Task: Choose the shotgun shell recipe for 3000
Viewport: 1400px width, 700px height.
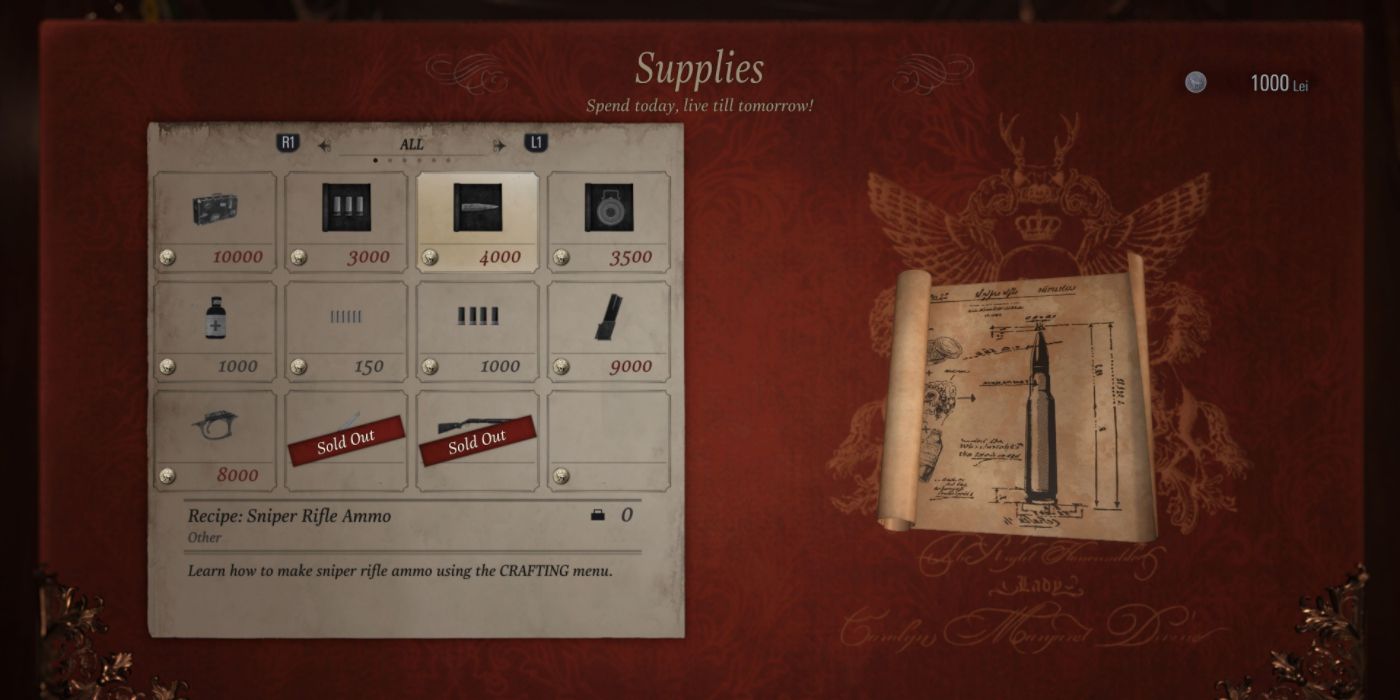Action: pyautogui.click(x=346, y=221)
